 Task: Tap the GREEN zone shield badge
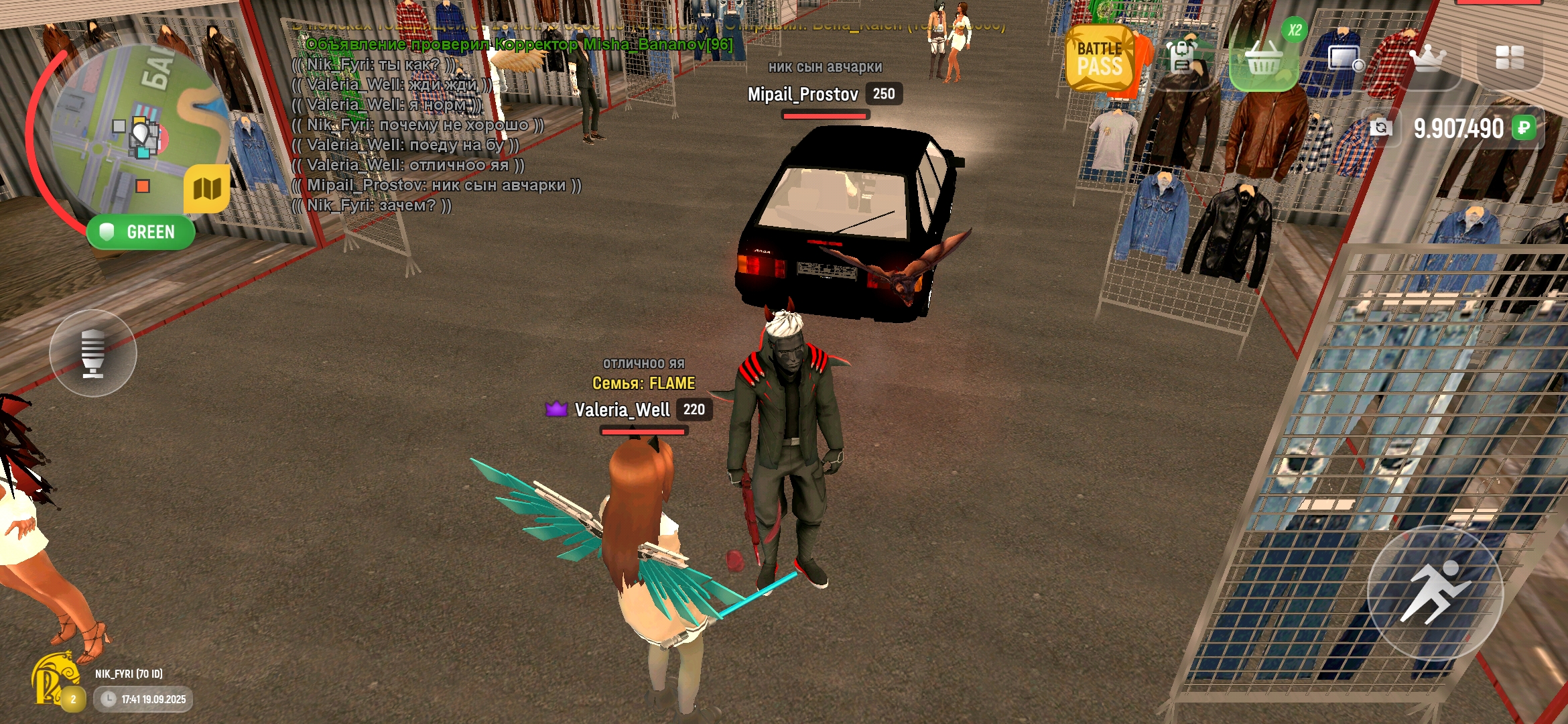(x=141, y=232)
